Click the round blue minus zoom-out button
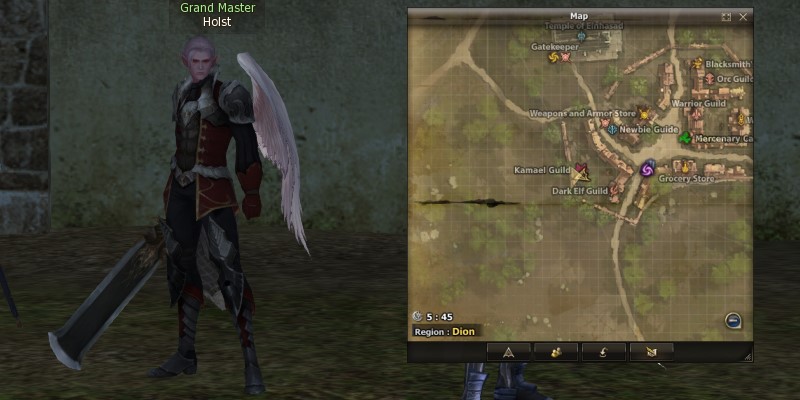800x400 pixels. pyautogui.click(x=733, y=321)
